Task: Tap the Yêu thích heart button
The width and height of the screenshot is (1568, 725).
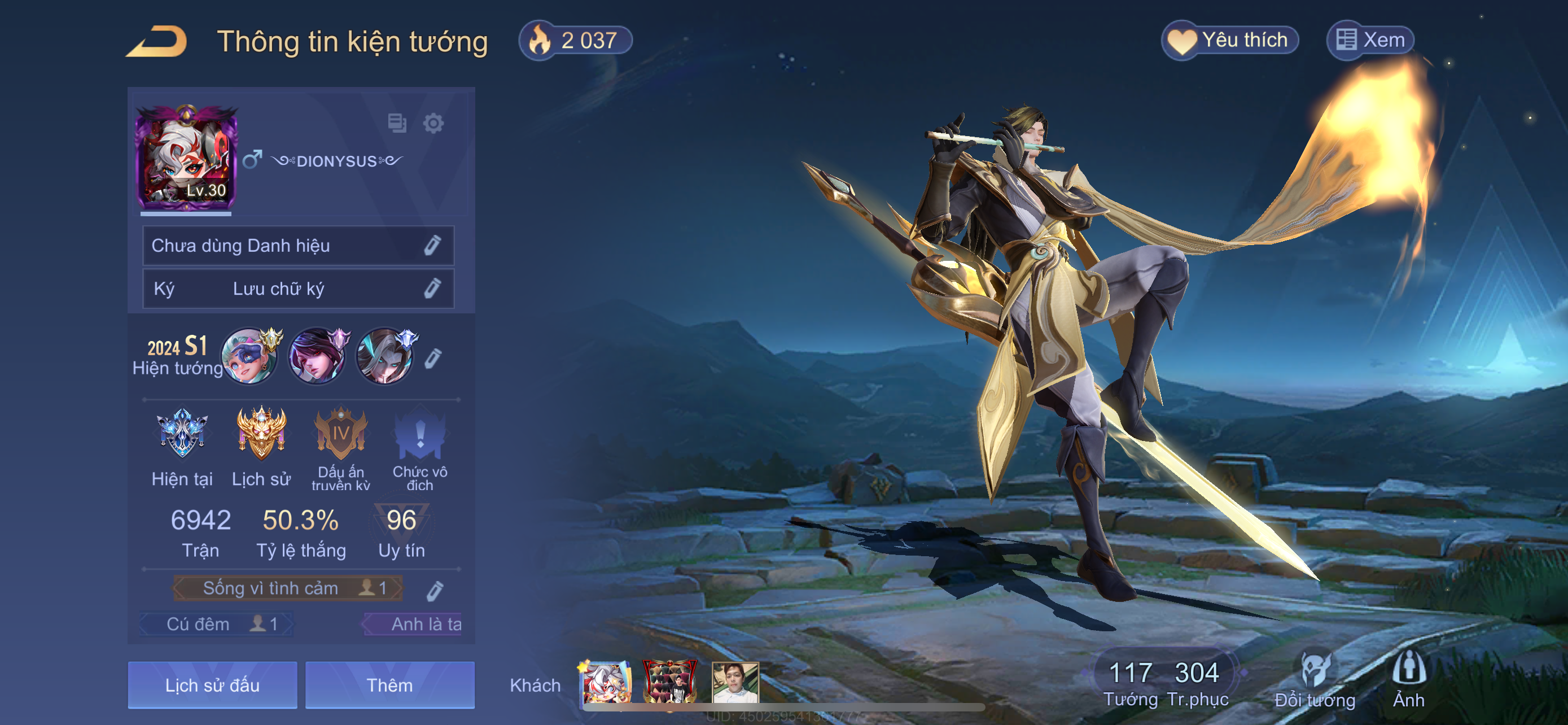Action: [1230, 40]
